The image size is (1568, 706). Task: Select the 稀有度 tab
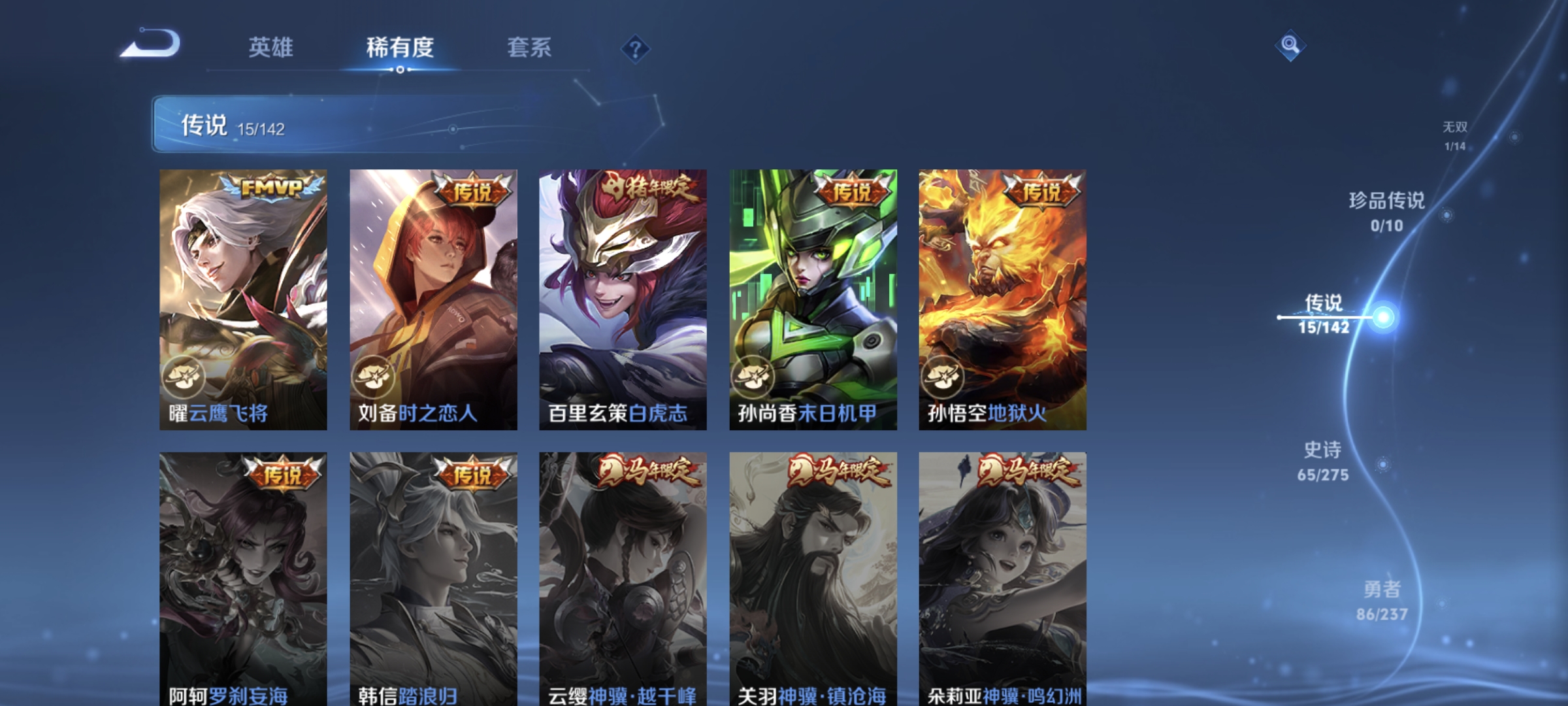(399, 47)
